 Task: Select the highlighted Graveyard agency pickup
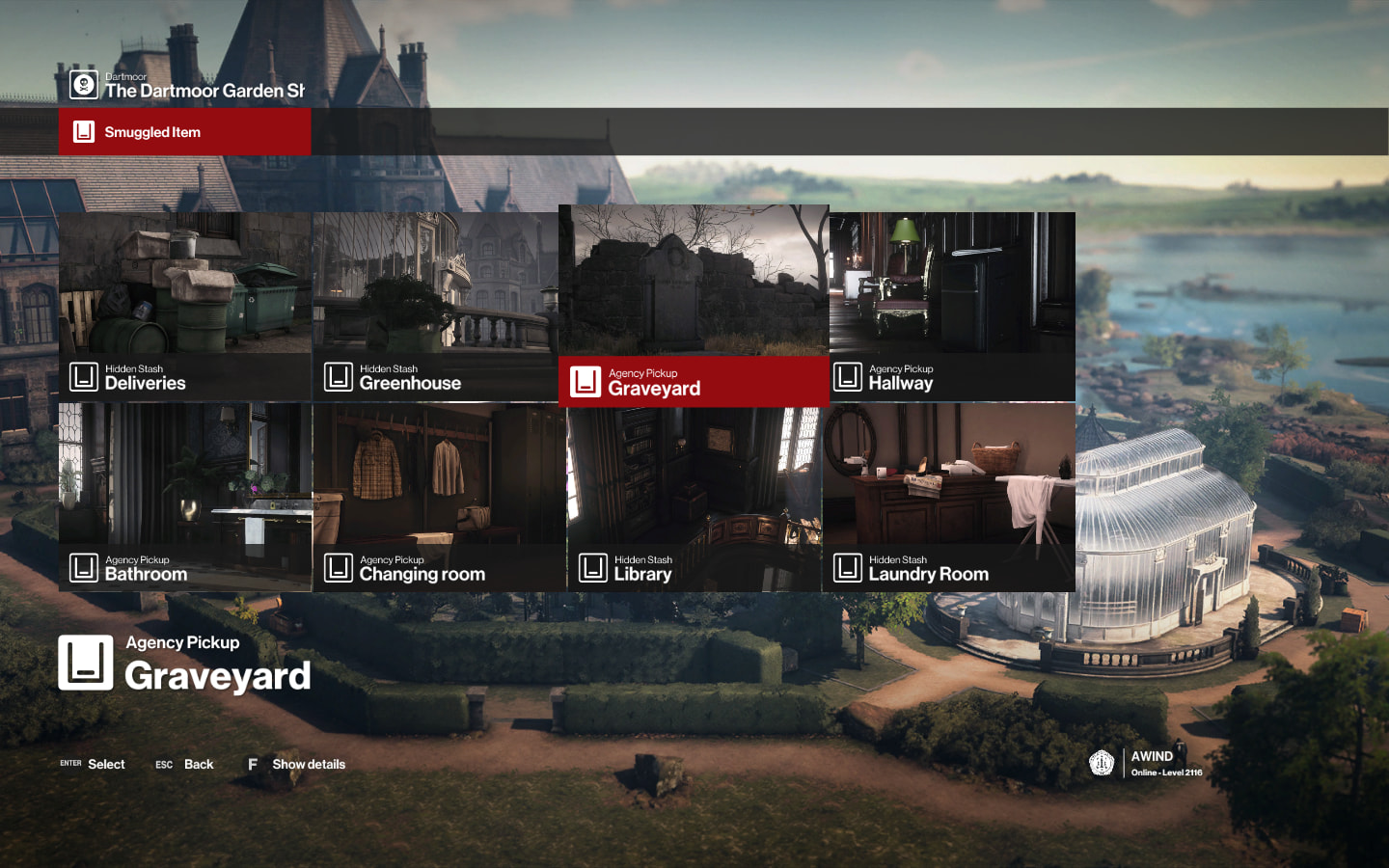pos(694,305)
